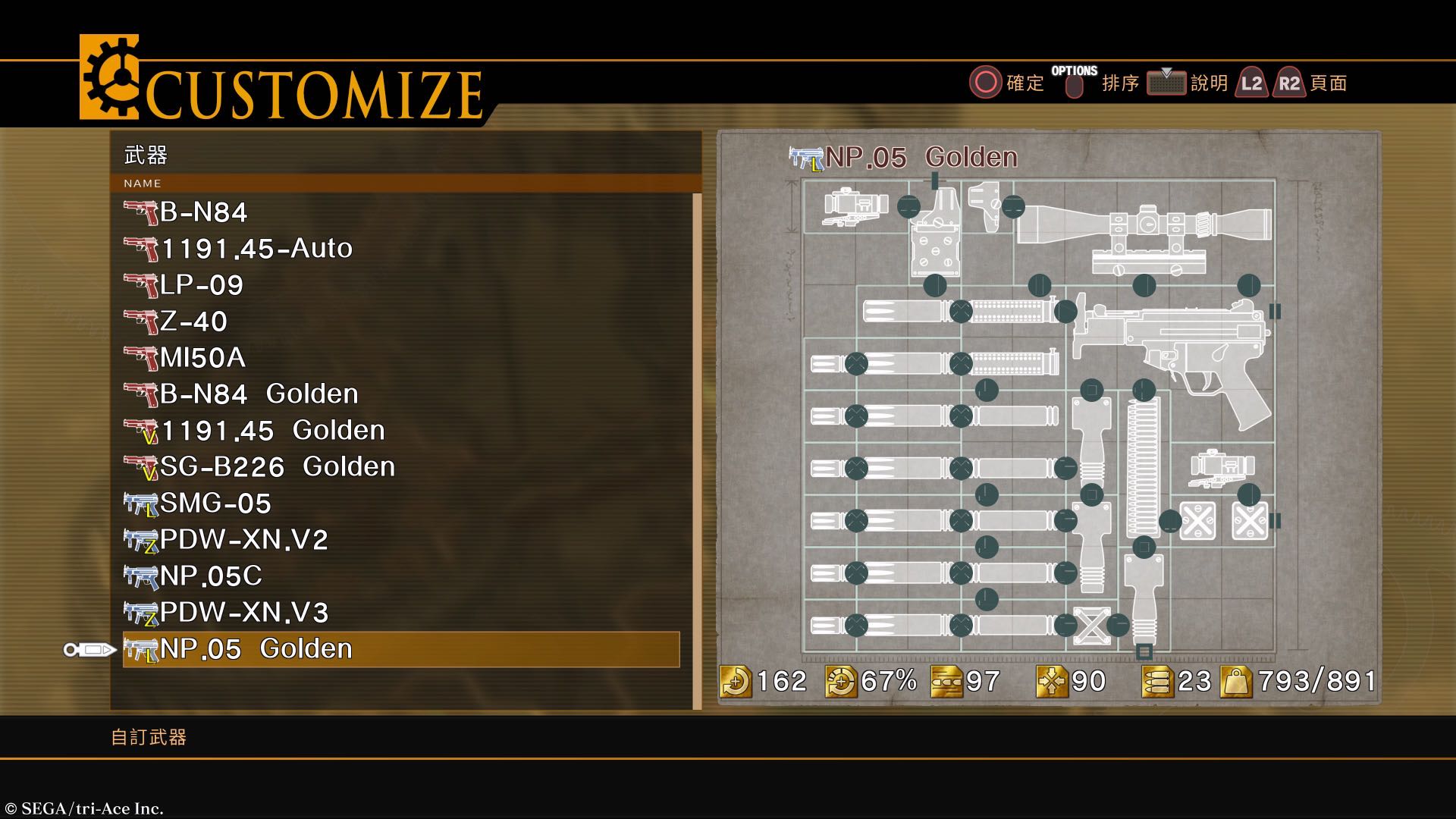The width and height of the screenshot is (1456, 819).
Task: Select the NP.05C machine gun
Action: (211, 576)
